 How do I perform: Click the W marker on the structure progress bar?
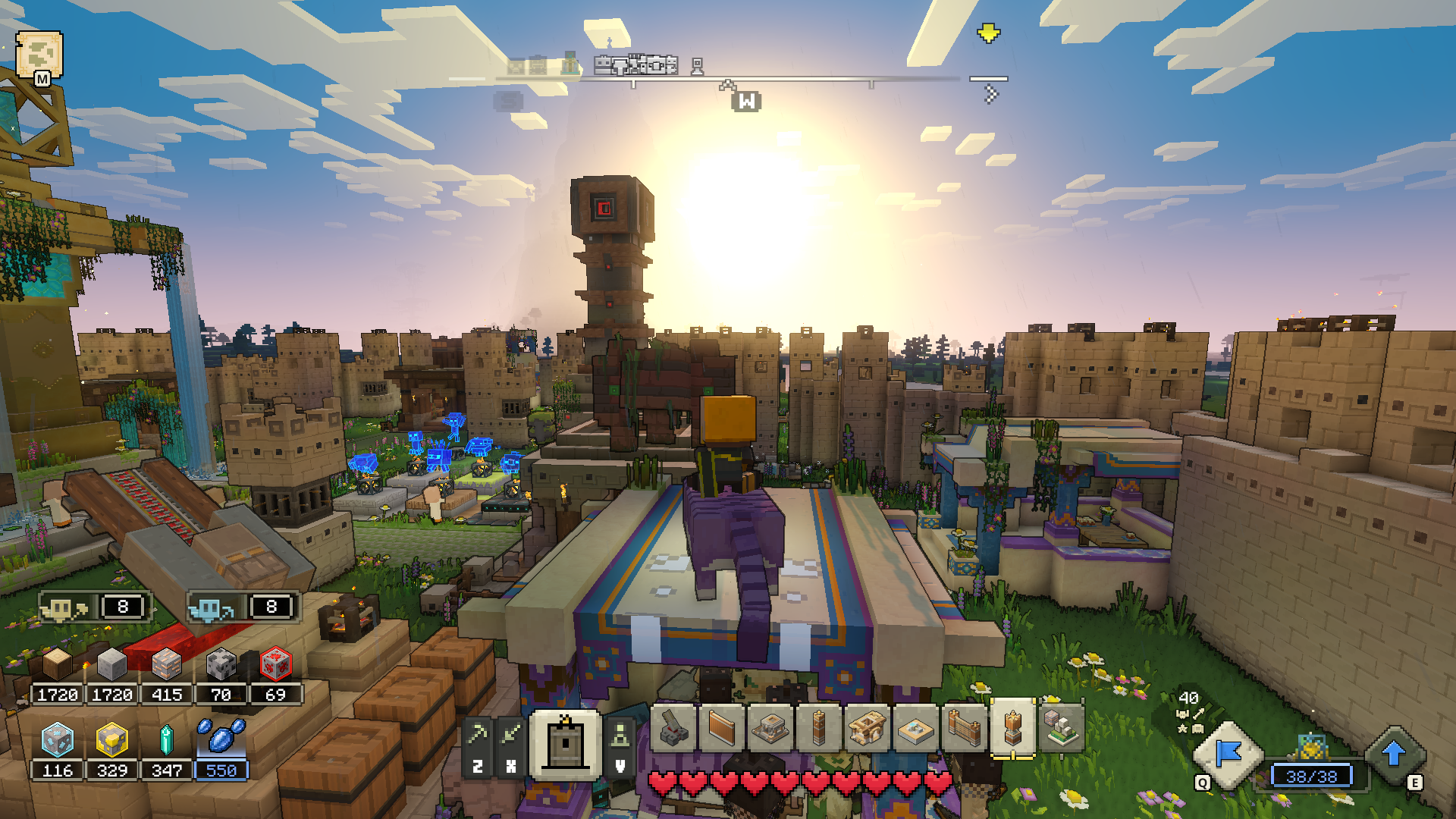[x=748, y=99]
